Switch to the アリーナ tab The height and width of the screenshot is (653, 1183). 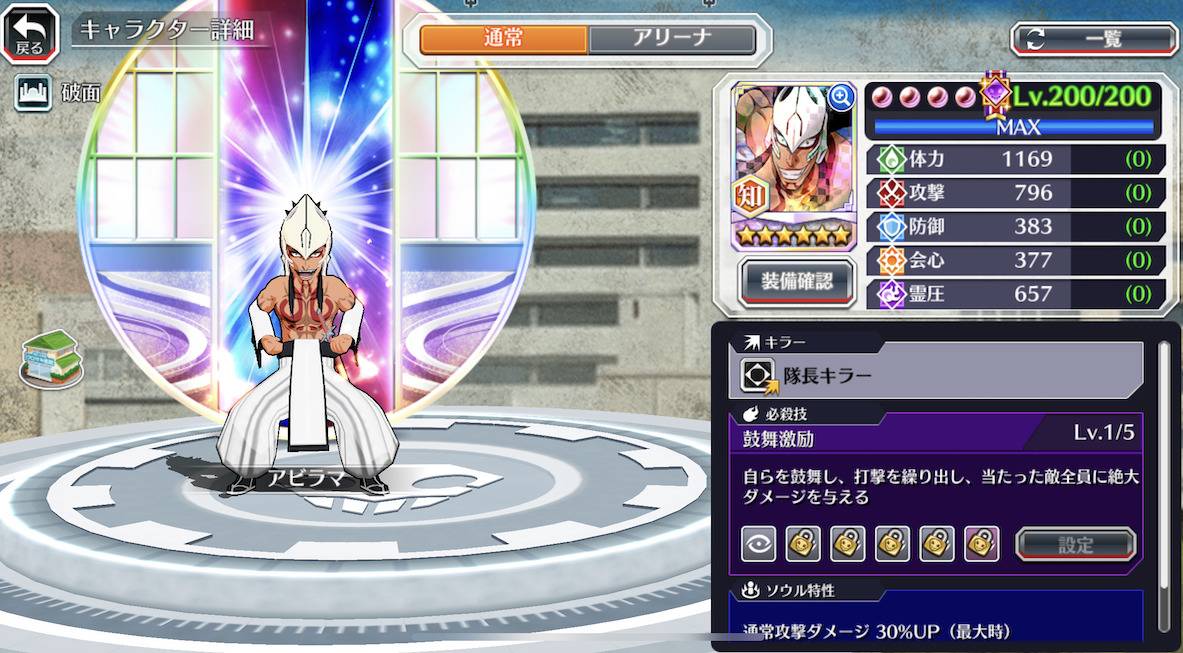[x=671, y=39]
